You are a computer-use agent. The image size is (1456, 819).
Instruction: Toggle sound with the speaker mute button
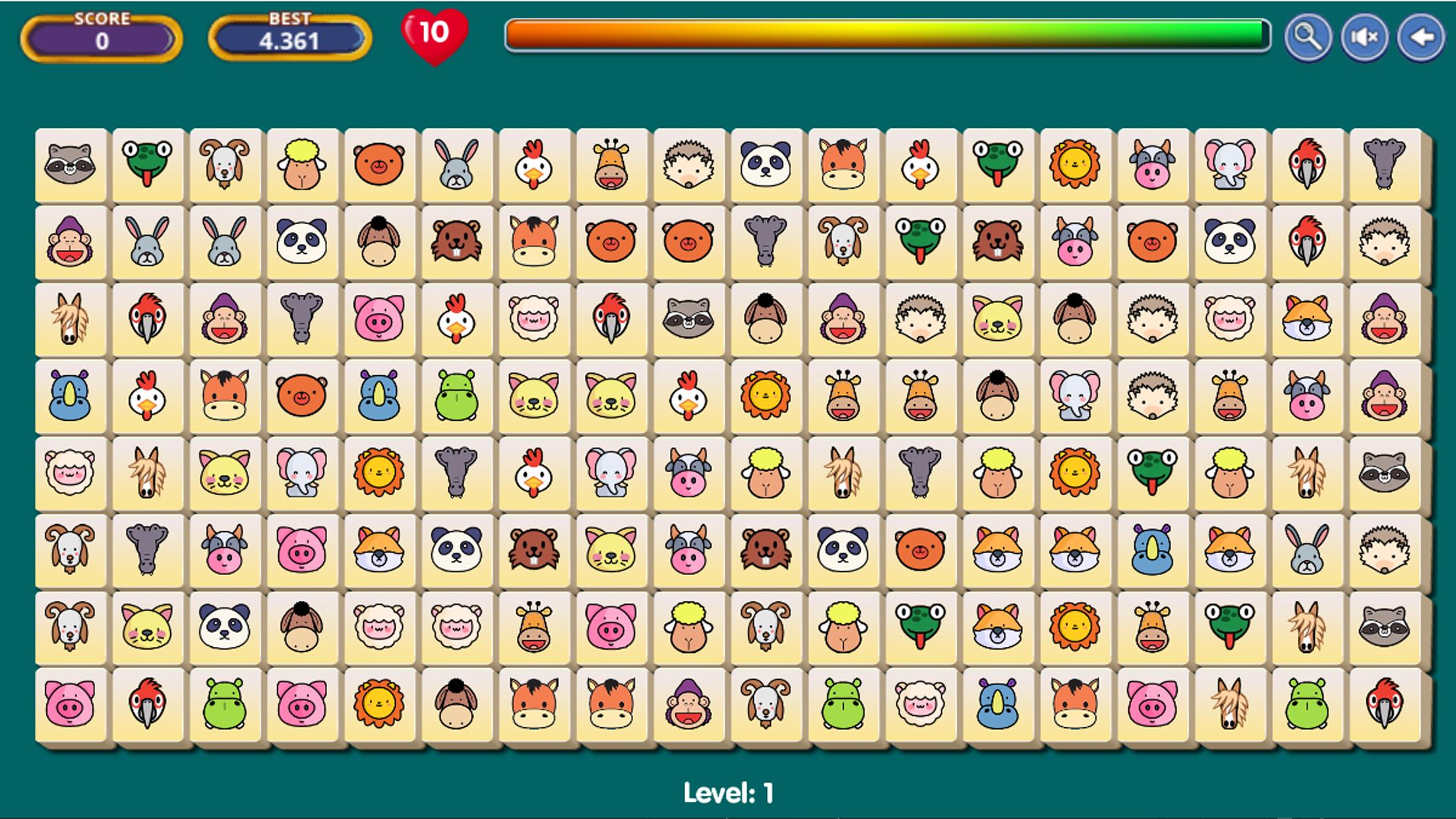(x=1364, y=36)
